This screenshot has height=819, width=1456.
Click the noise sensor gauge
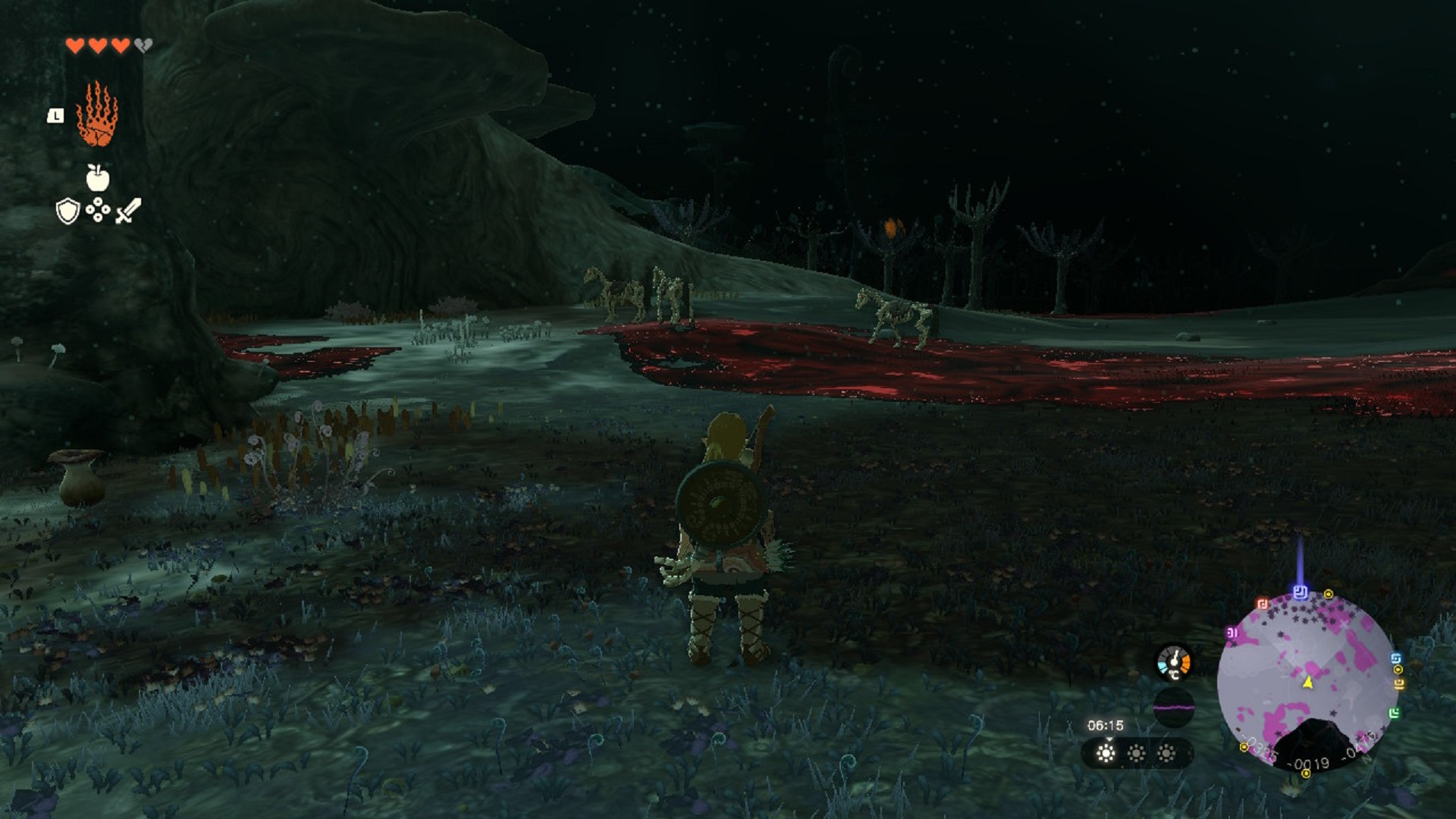(1173, 708)
